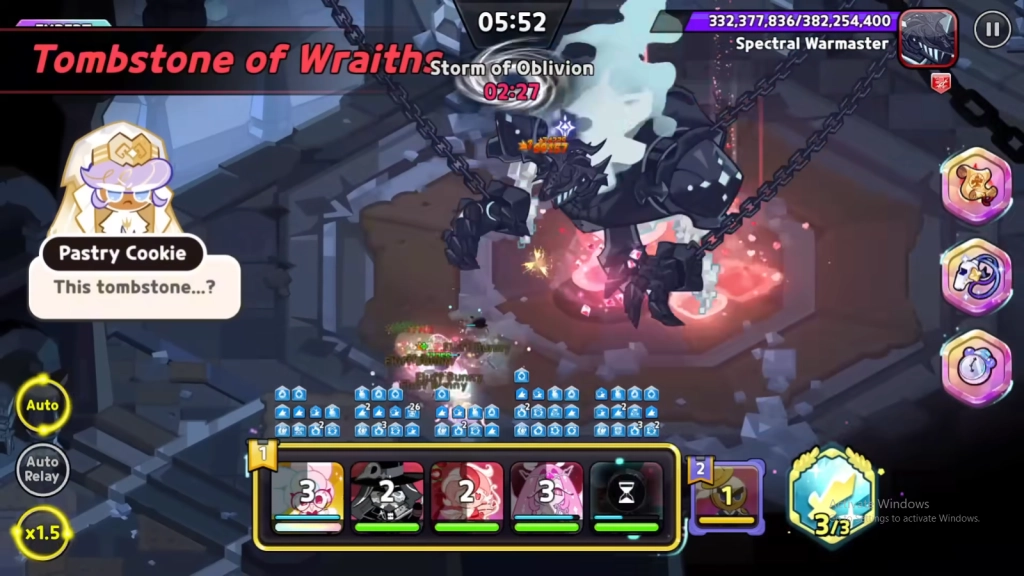Toggle the Auto Relay button

point(42,469)
